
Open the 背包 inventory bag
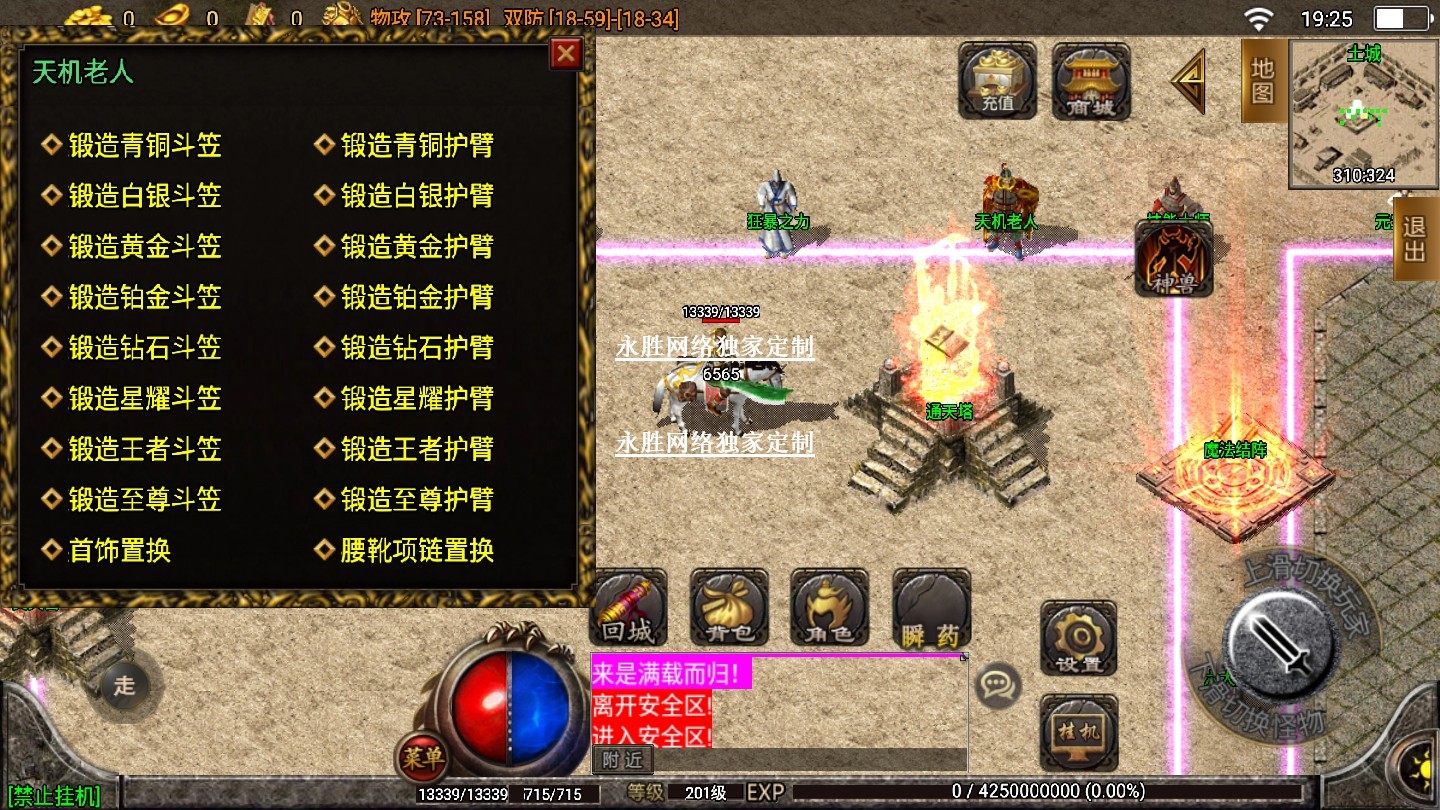[729, 608]
